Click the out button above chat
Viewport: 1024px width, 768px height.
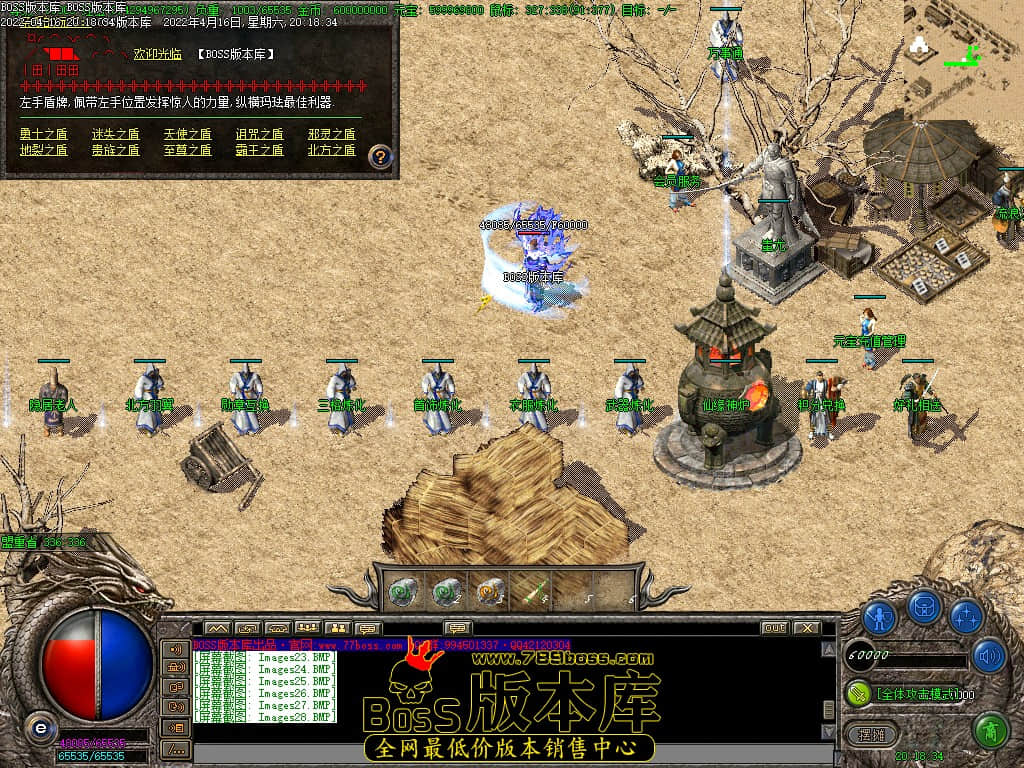tap(774, 628)
